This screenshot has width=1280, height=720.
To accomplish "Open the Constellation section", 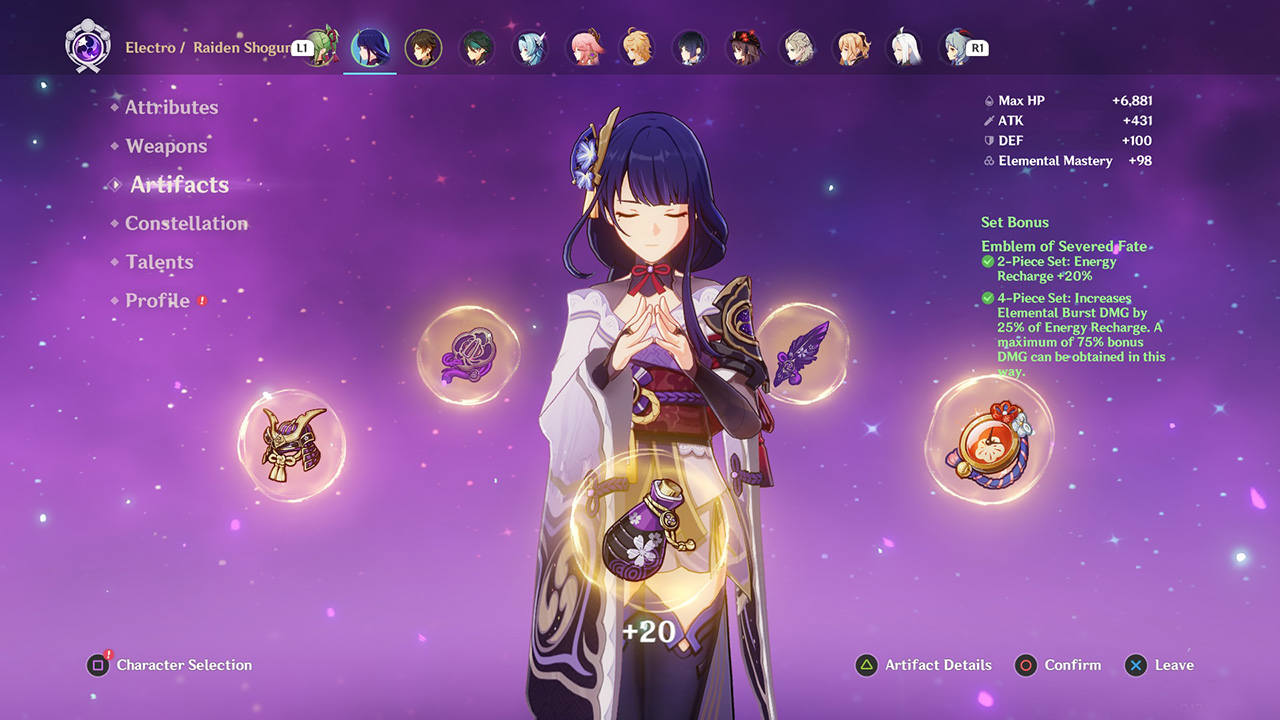I will point(186,223).
